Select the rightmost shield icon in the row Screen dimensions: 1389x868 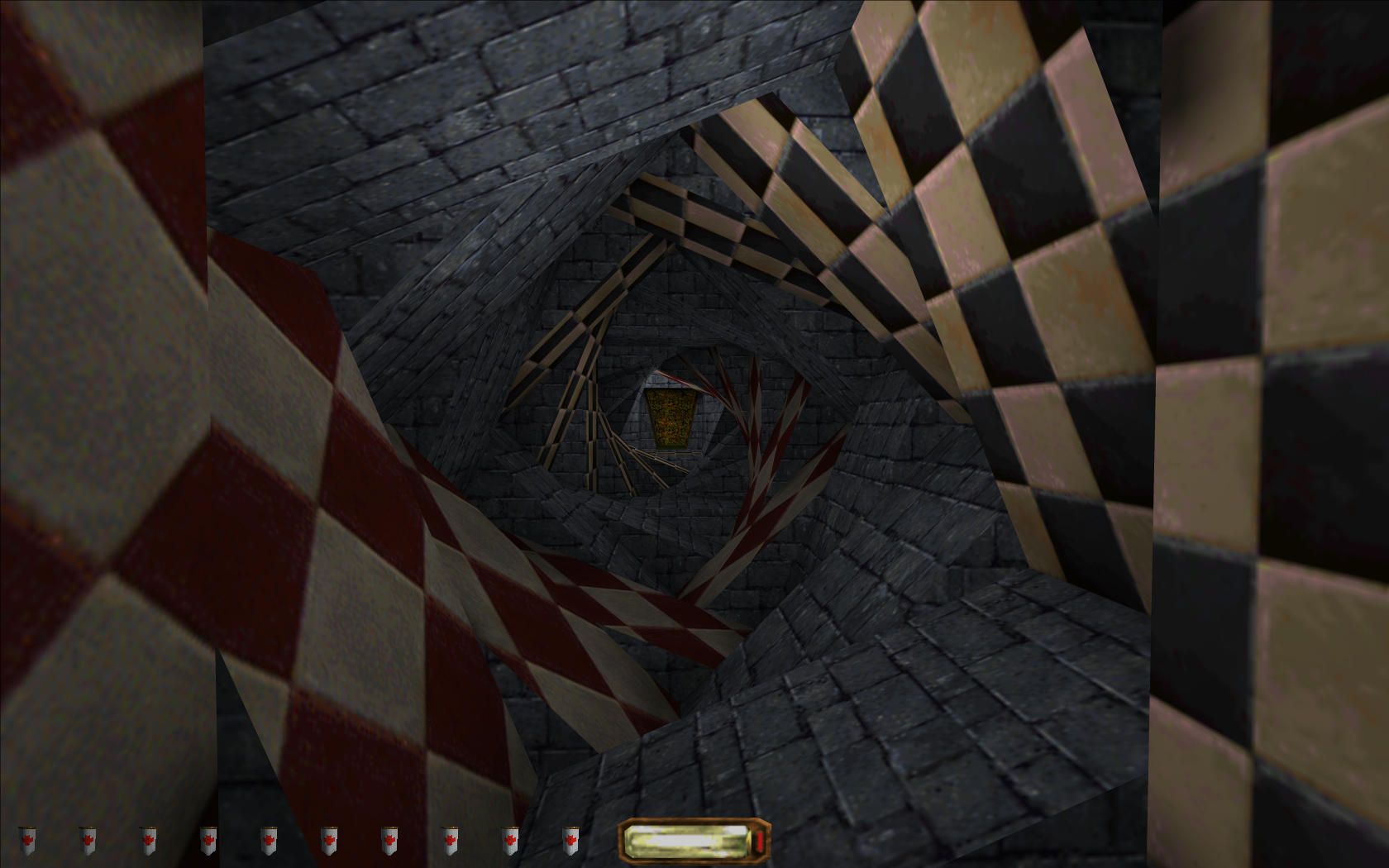click(x=572, y=839)
